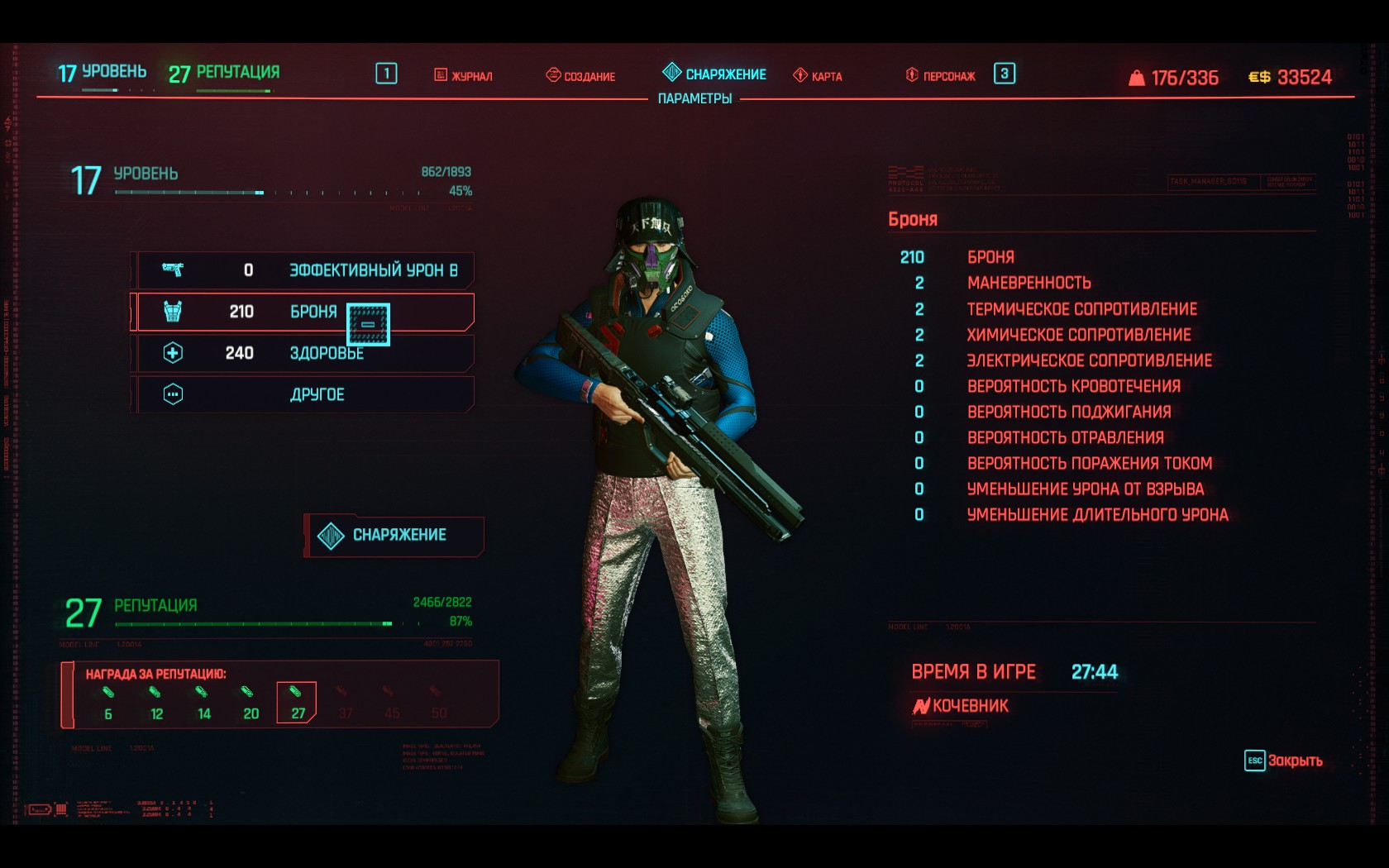Select reputation reward for level 6
The image size is (1389, 868).
point(108,703)
